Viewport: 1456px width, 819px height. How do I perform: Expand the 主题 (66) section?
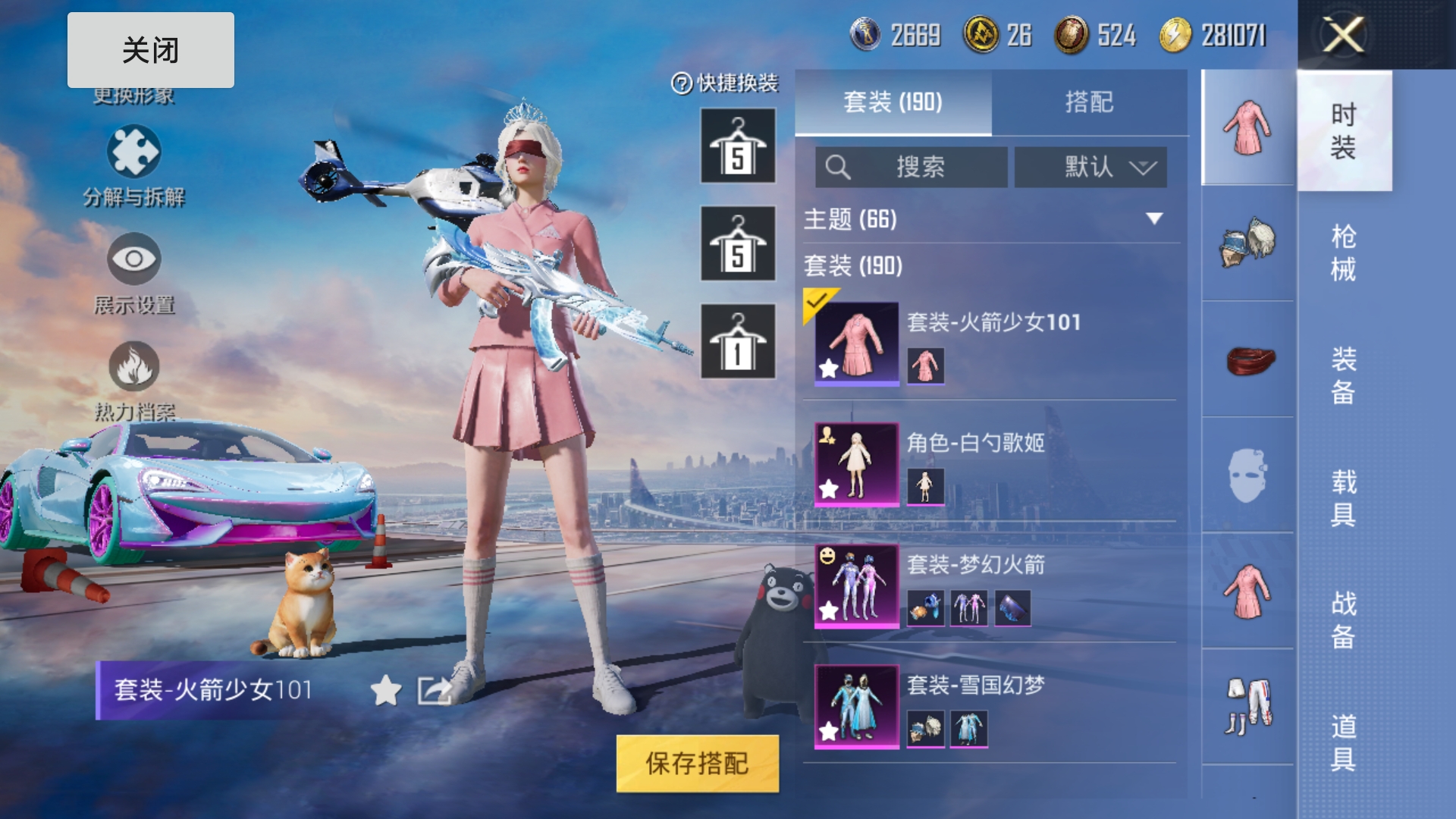(1153, 219)
